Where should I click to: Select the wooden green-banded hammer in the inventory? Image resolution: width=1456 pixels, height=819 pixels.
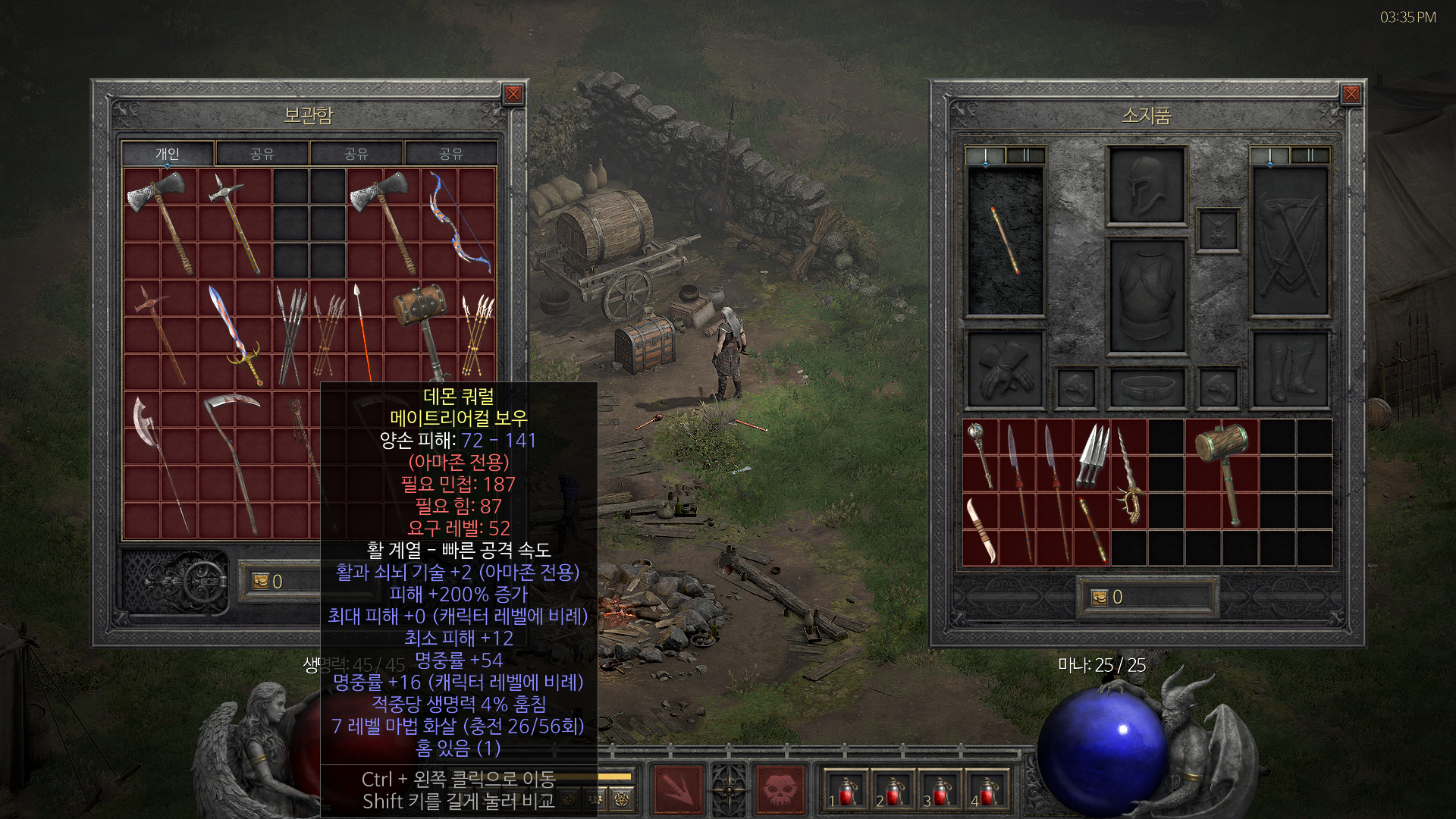1222,470
